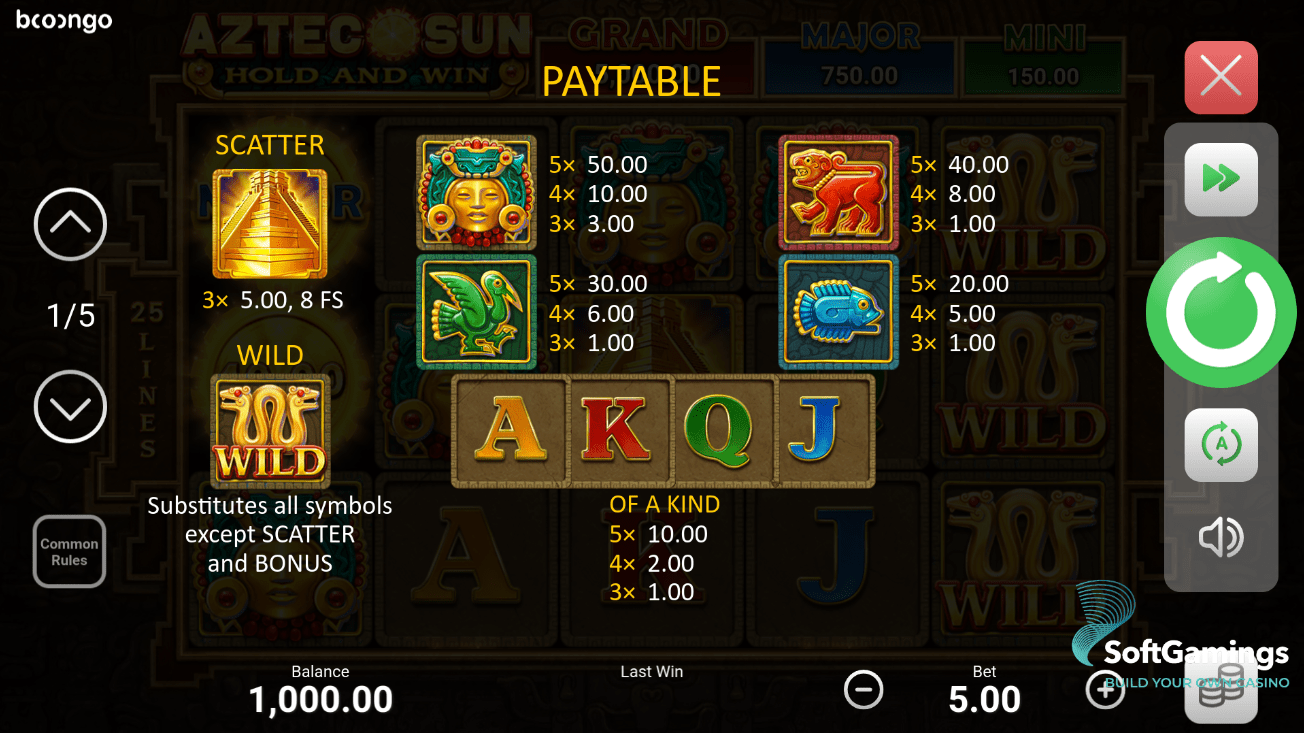Image resolution: width=1304 pixels, height=733 pixels.
Task: Select the red jaguar symbol
Action: tap(838, 191)
